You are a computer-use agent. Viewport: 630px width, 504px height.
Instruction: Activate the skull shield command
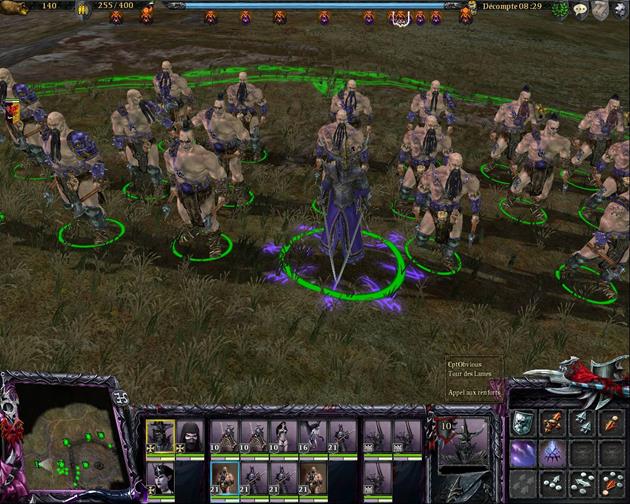point(523,423)
